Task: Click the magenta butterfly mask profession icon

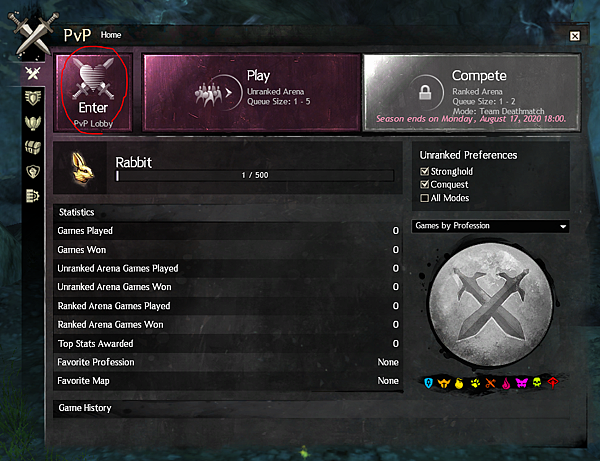Action: [519, 382]
